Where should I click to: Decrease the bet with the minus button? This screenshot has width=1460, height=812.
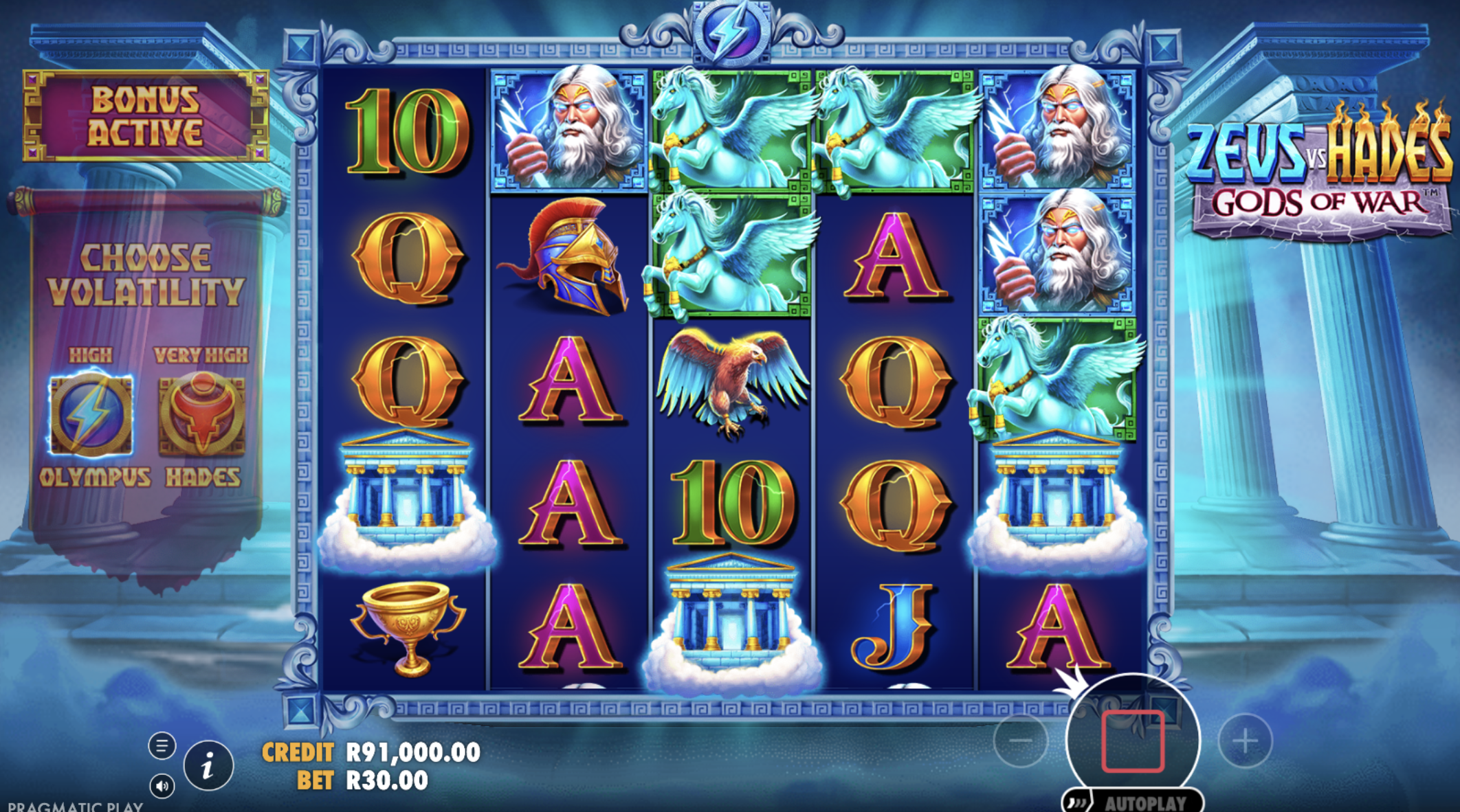point(1021,741)
